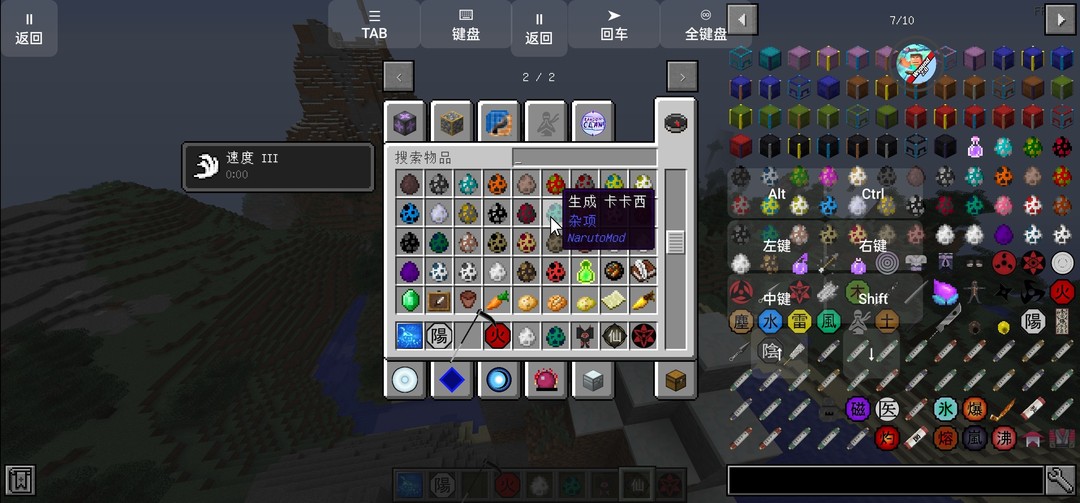This screenshot has height=503, width=1080.
Task: Select the red 火 (fire) hotbar item
Action: pyautogui.click(x=497, y=336)
